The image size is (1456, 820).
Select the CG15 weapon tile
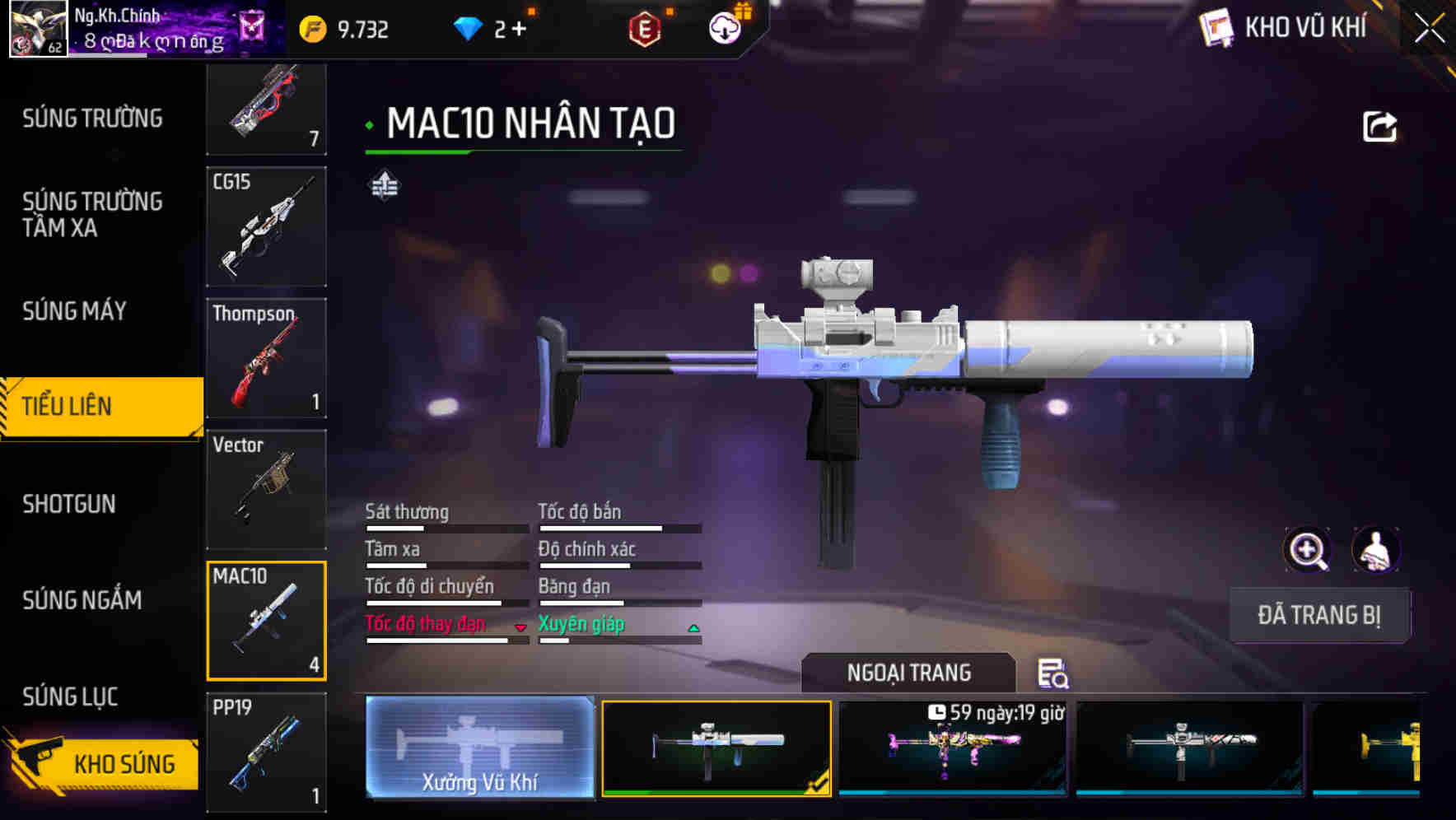[266, 226]
